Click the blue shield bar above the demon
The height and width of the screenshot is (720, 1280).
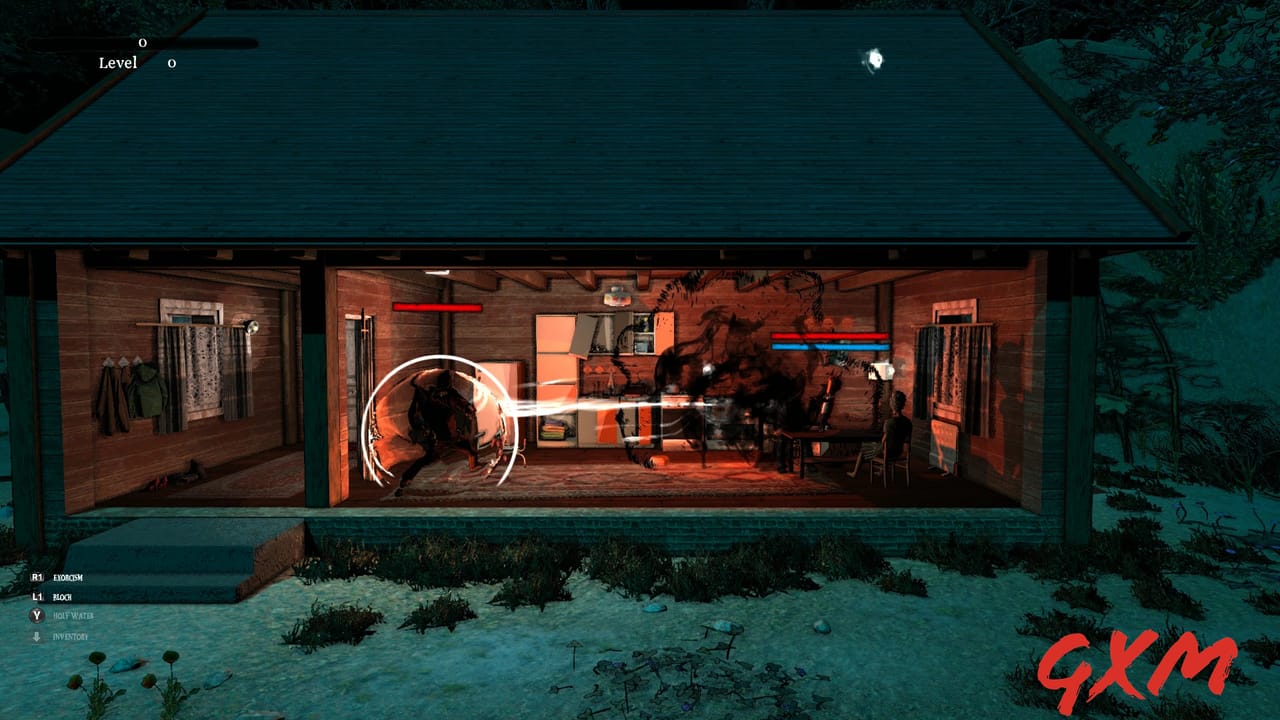(830, 347)
